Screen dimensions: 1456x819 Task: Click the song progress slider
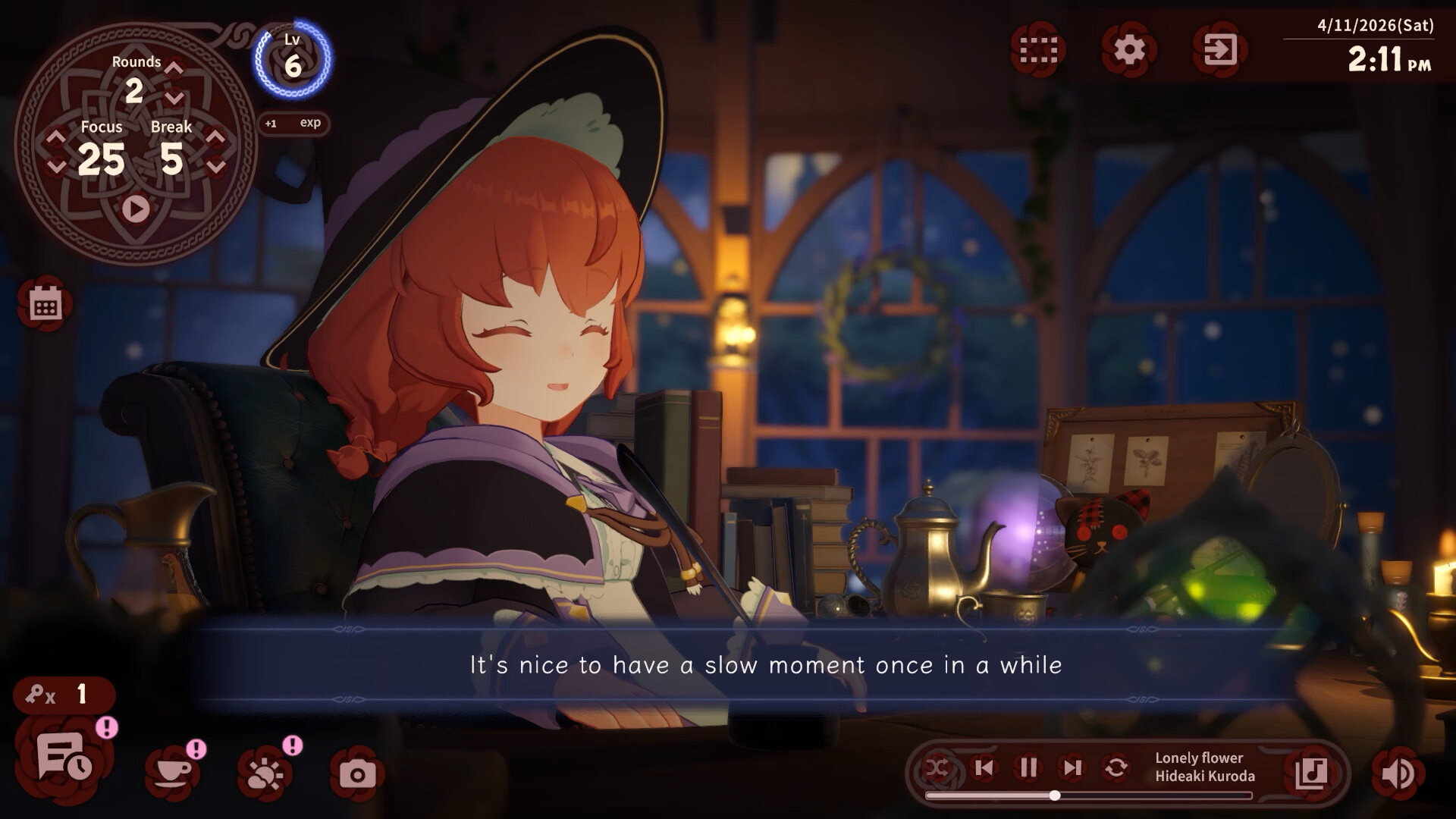point(1054,795)
